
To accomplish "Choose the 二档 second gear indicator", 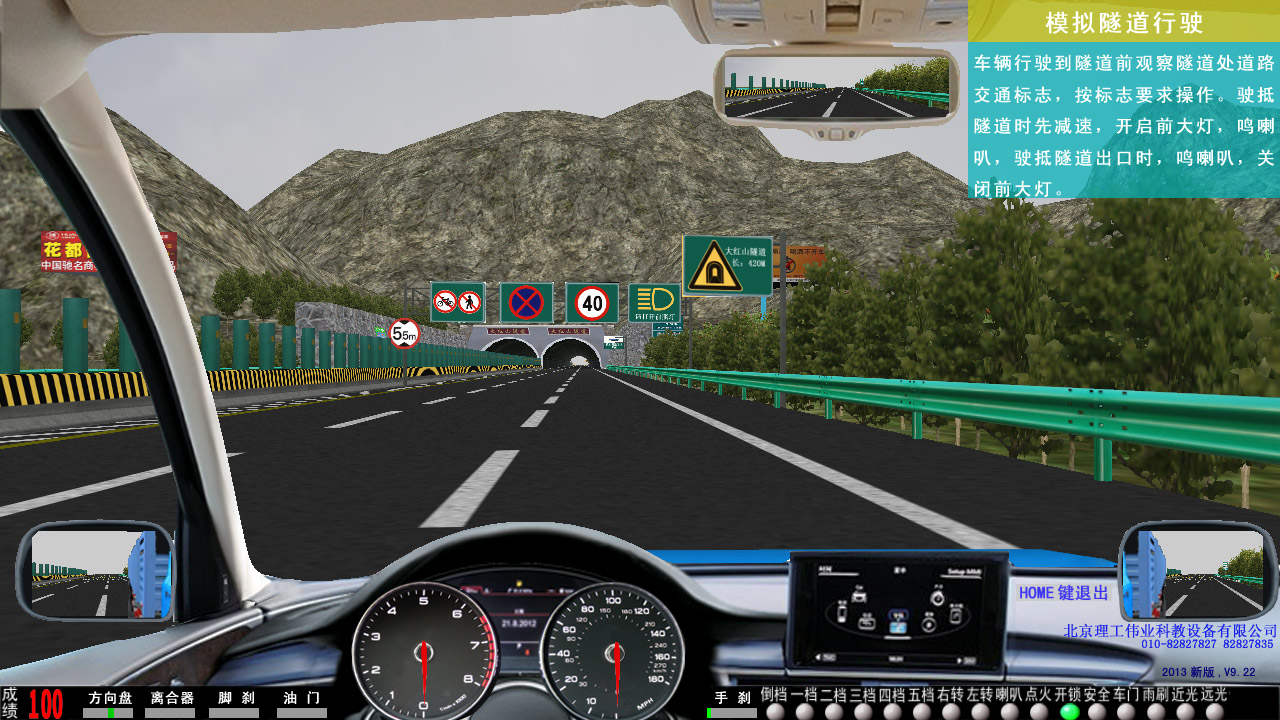I will pyautogui.click(x=834, y=711).
